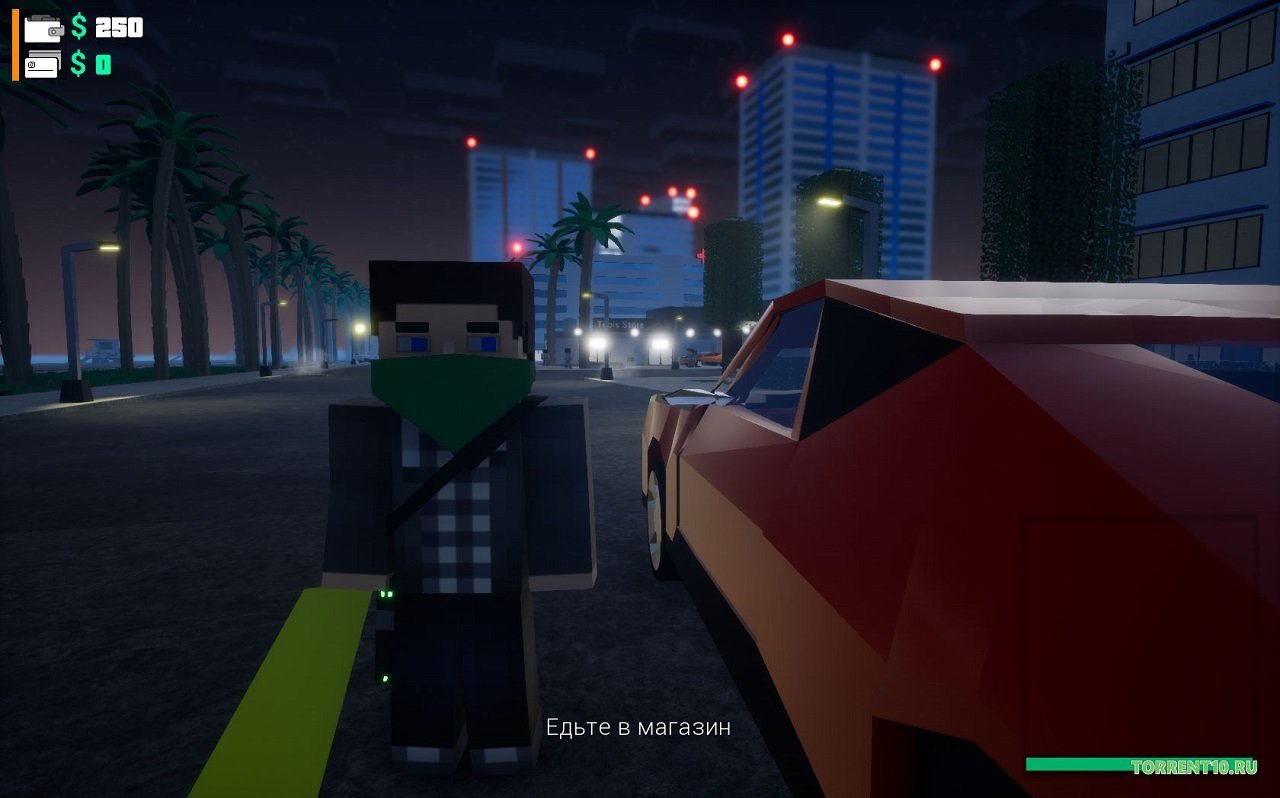
Task: Select the Tools Store sign in the distance
Action: click(x=618, y=324)
